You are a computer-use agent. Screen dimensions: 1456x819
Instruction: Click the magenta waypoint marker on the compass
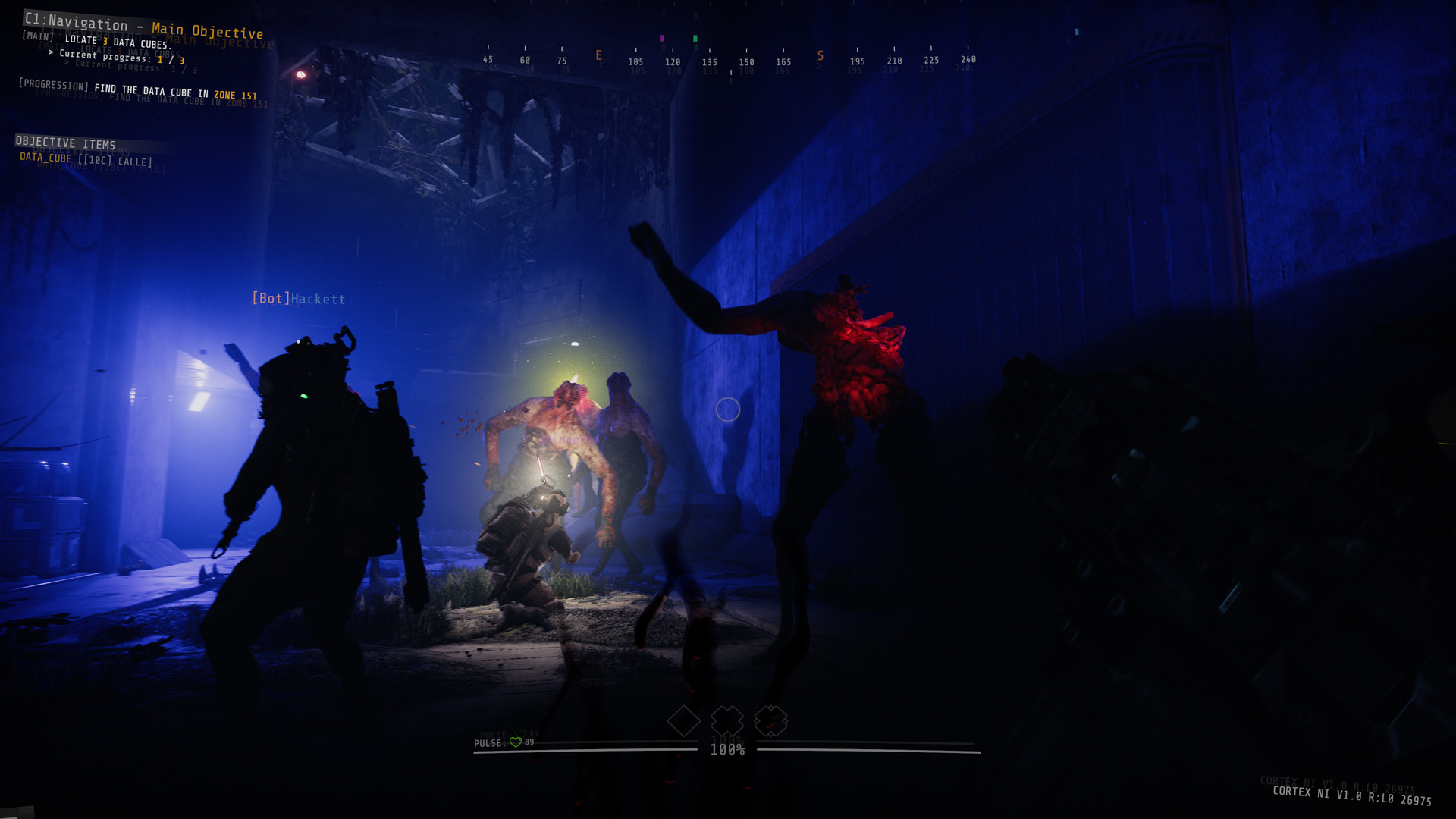(x=661, y=39)
